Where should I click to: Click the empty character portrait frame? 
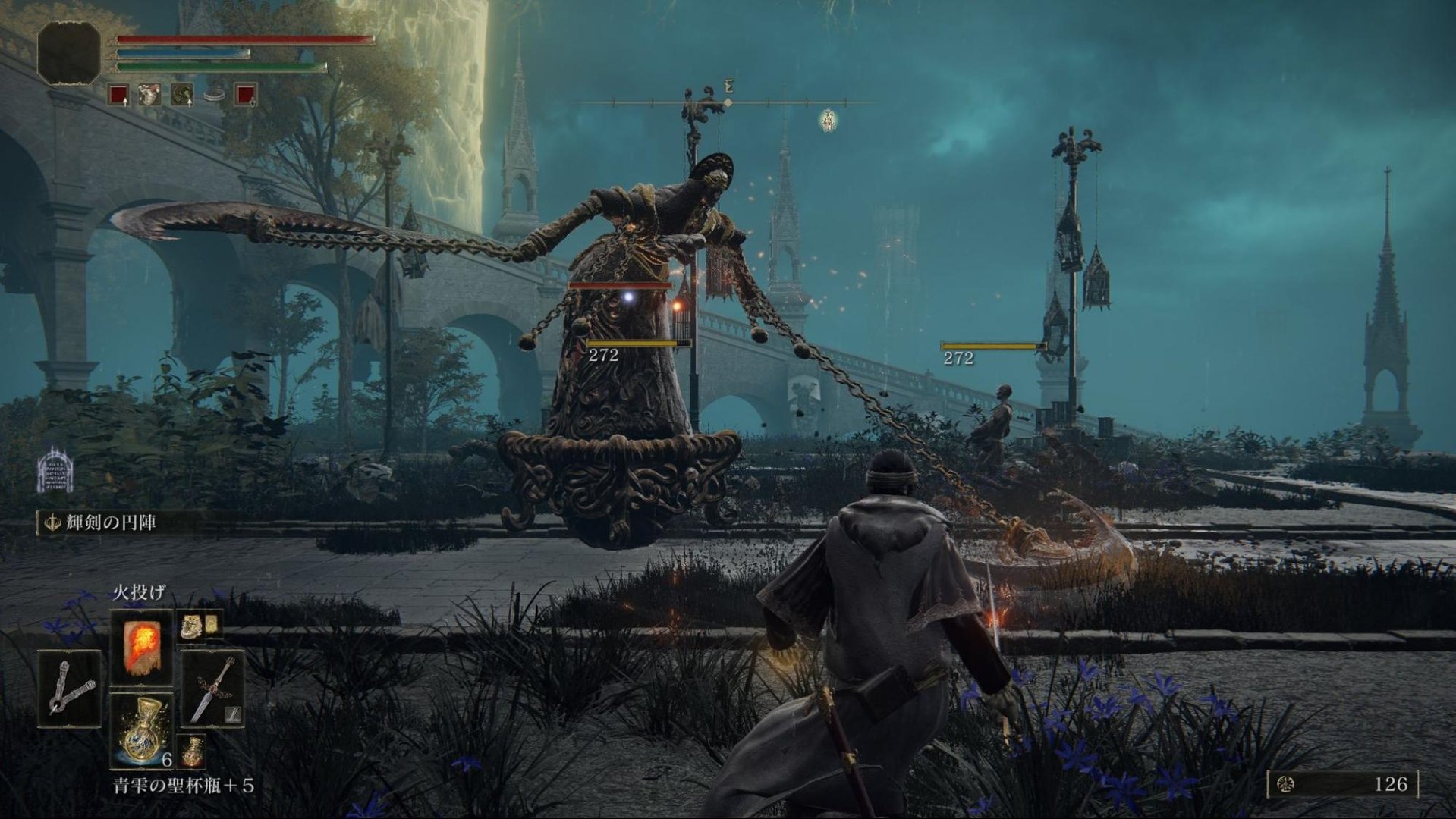[69, 52]
